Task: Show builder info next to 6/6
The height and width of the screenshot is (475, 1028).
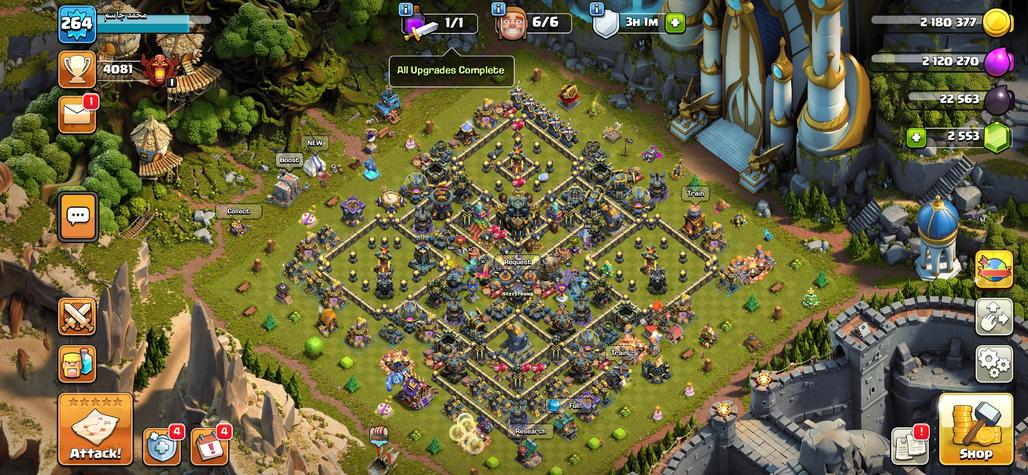Action: (x=500, y=9)
